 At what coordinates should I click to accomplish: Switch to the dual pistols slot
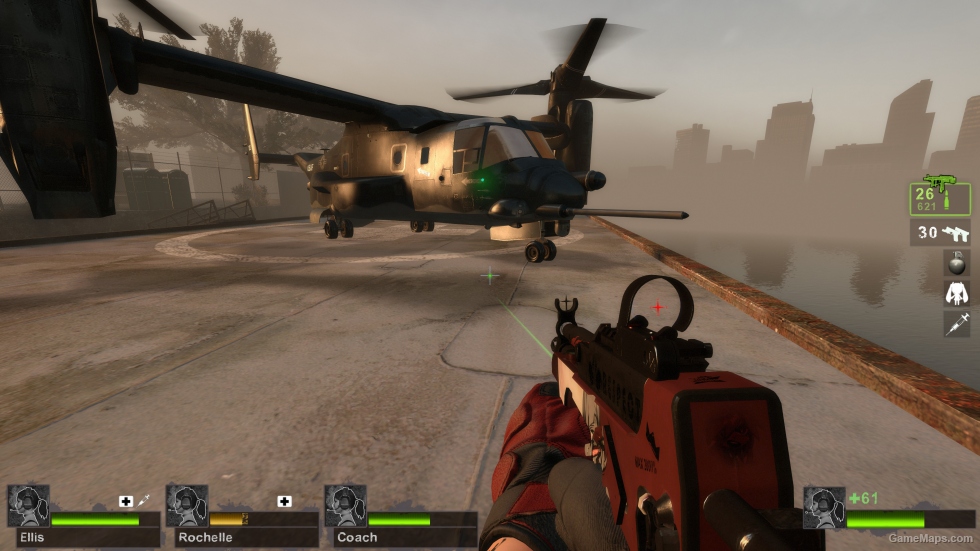(940, 233)
